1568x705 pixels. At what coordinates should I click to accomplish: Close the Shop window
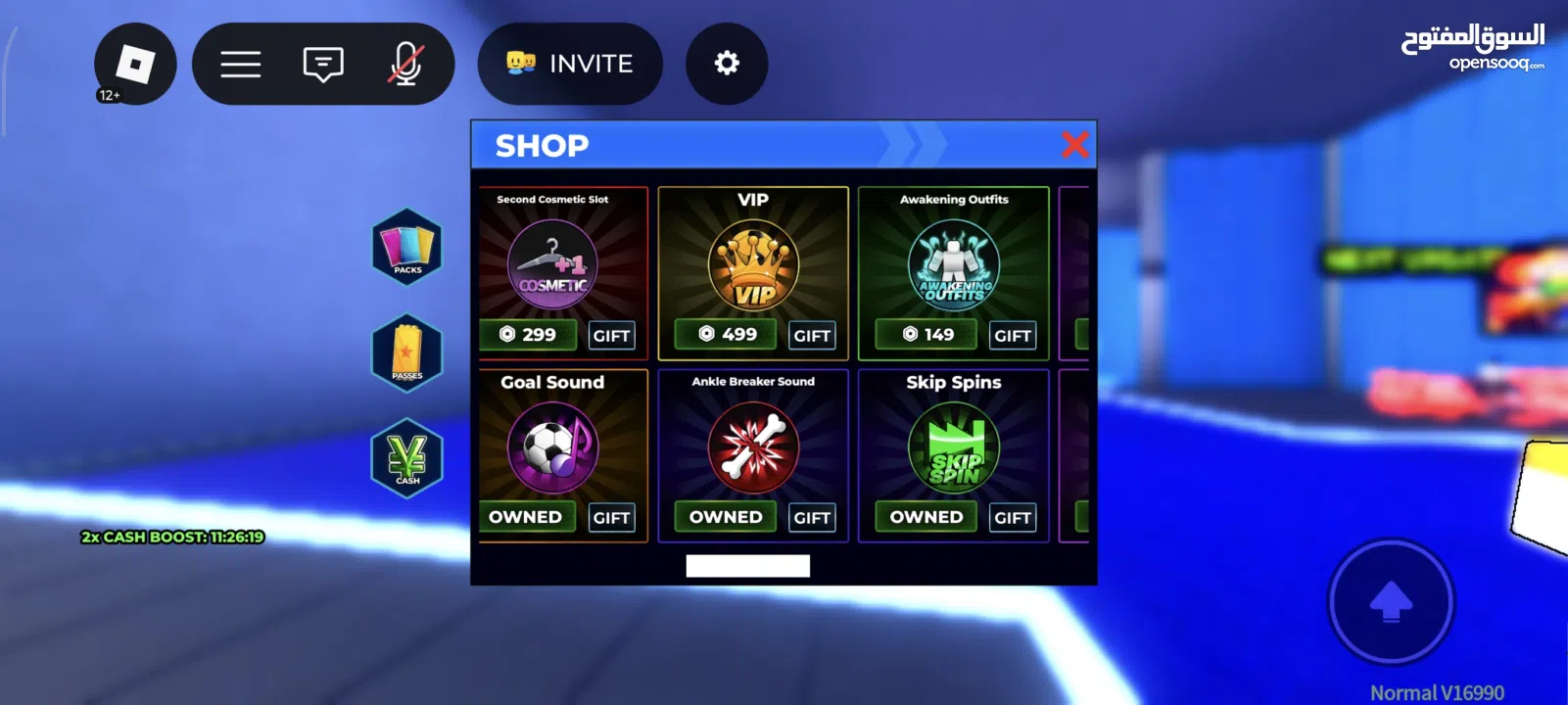(x=1074, y=145)
